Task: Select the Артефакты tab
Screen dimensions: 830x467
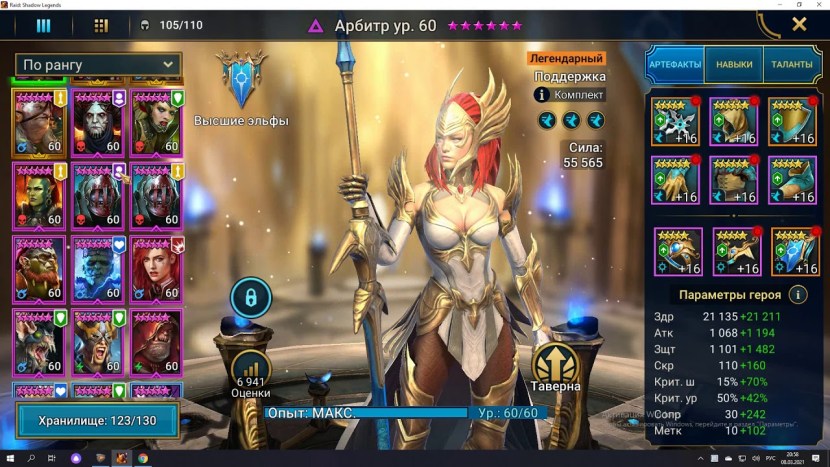Action: click(x=675, y=65)
